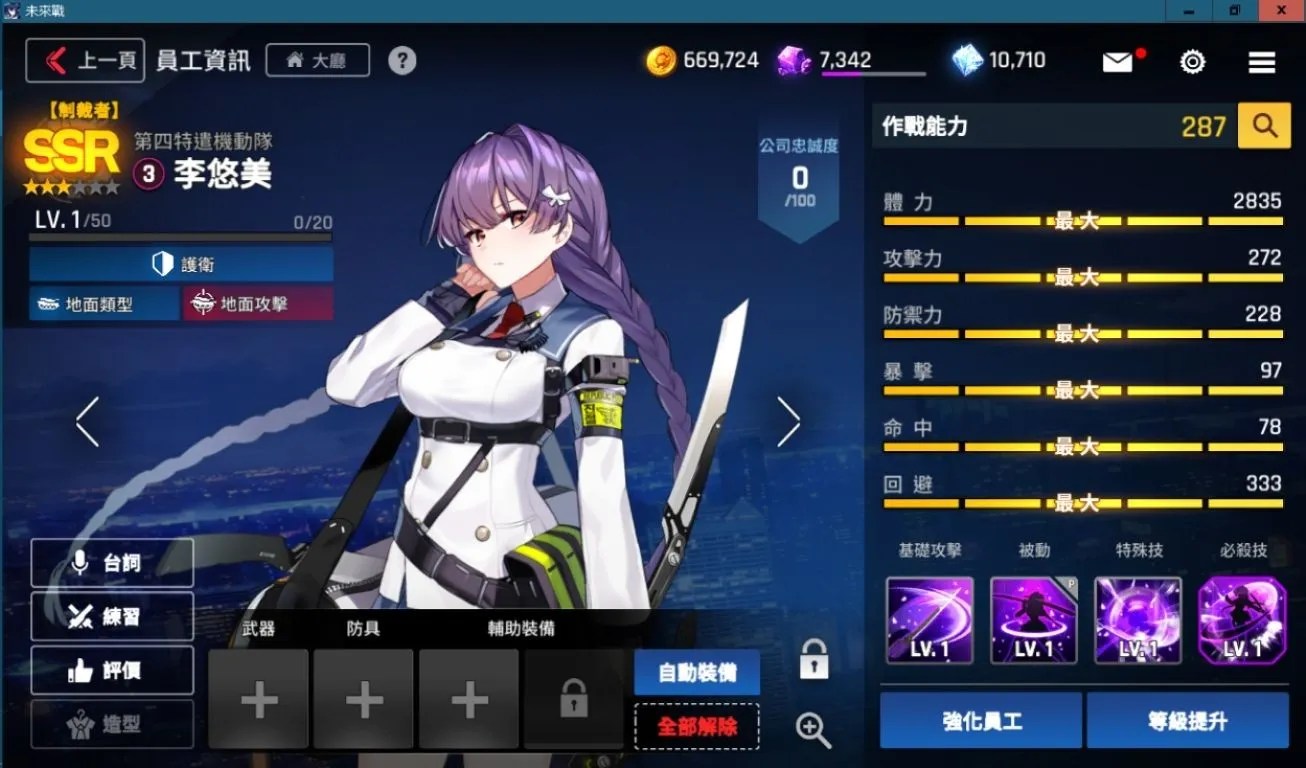Play the 台詞 voice lines

coord(112,563)
